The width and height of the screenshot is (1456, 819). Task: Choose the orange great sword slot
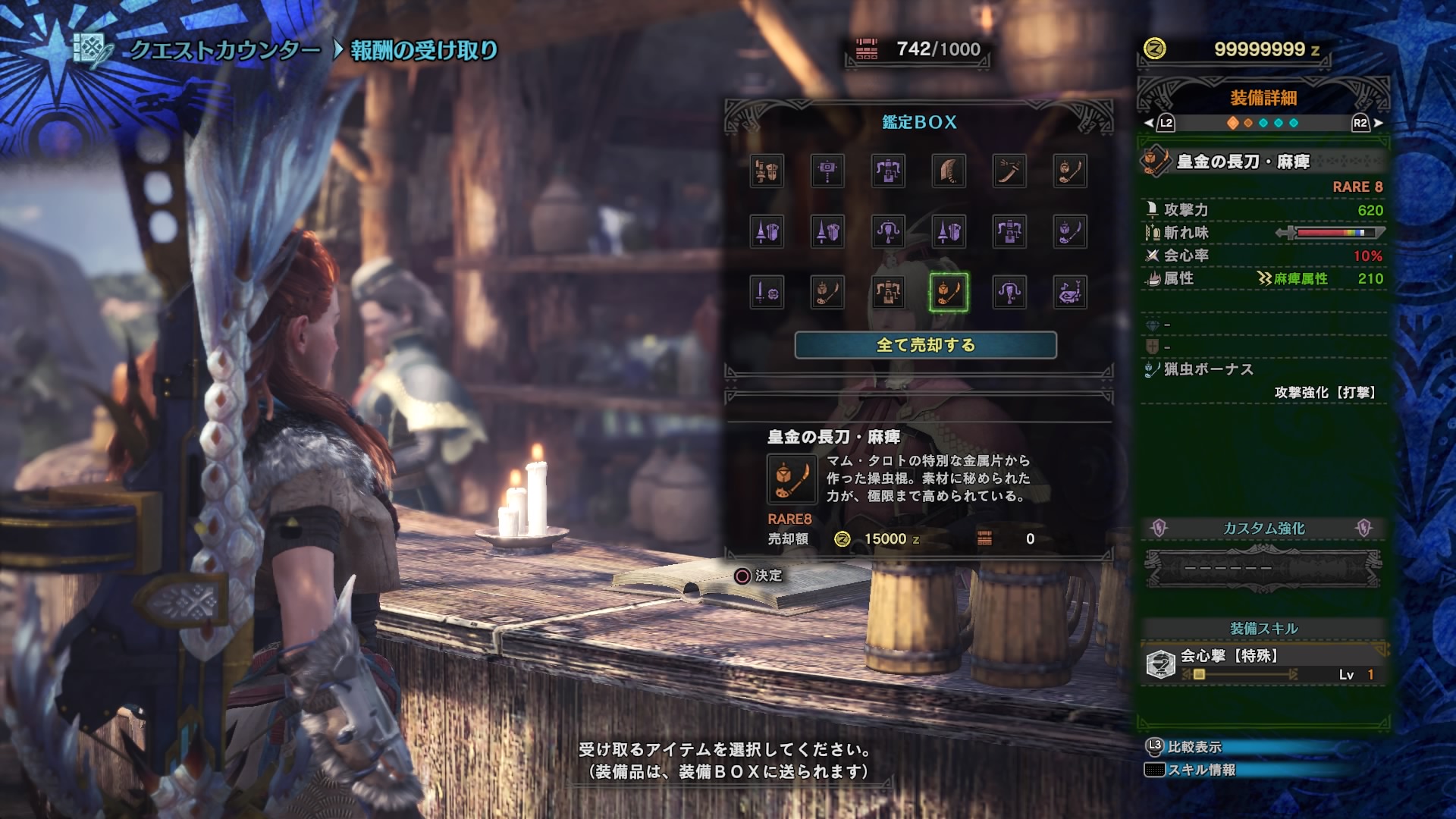tap(948, 171)
